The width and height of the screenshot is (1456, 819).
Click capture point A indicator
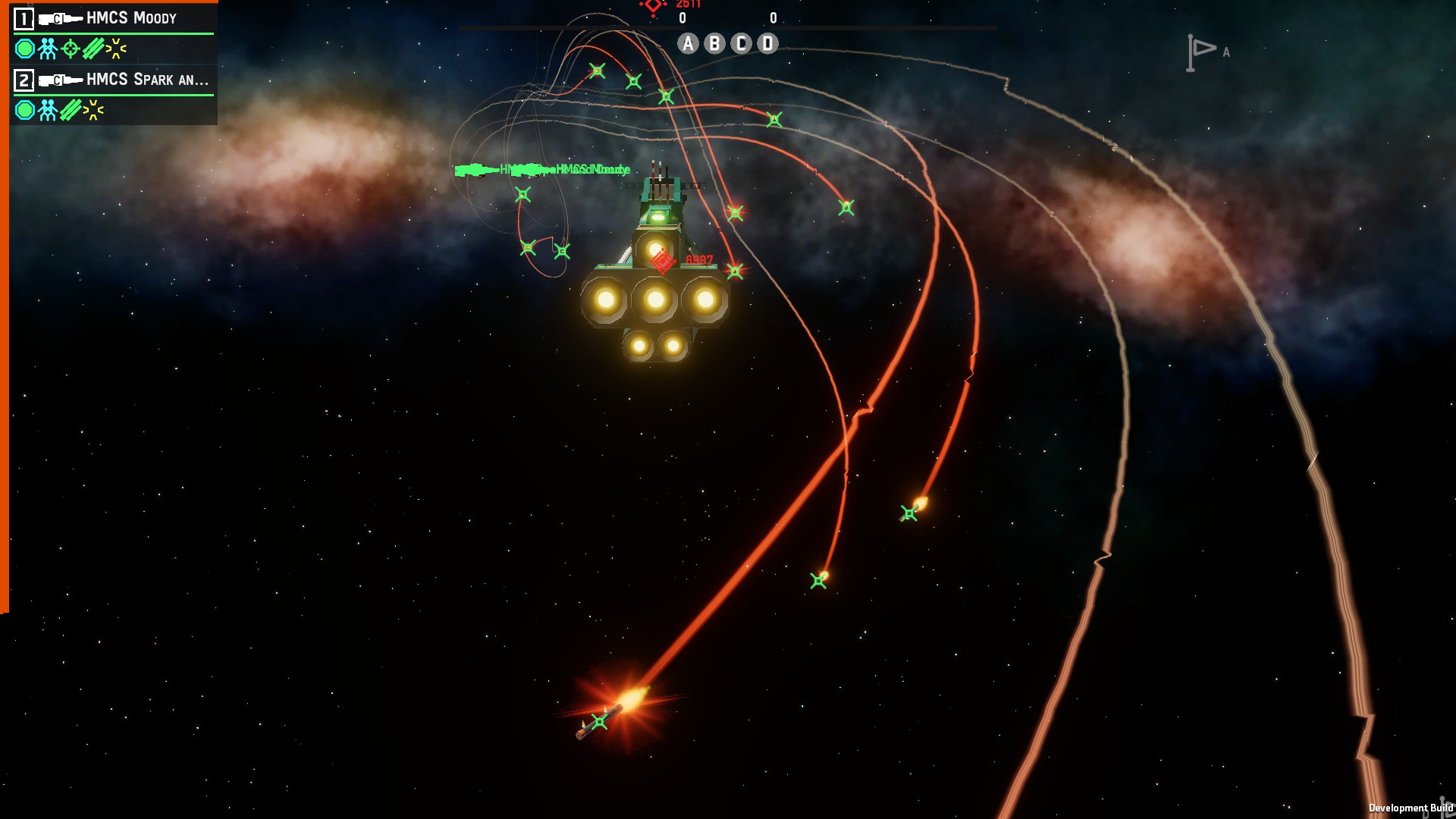click(688, 44)
